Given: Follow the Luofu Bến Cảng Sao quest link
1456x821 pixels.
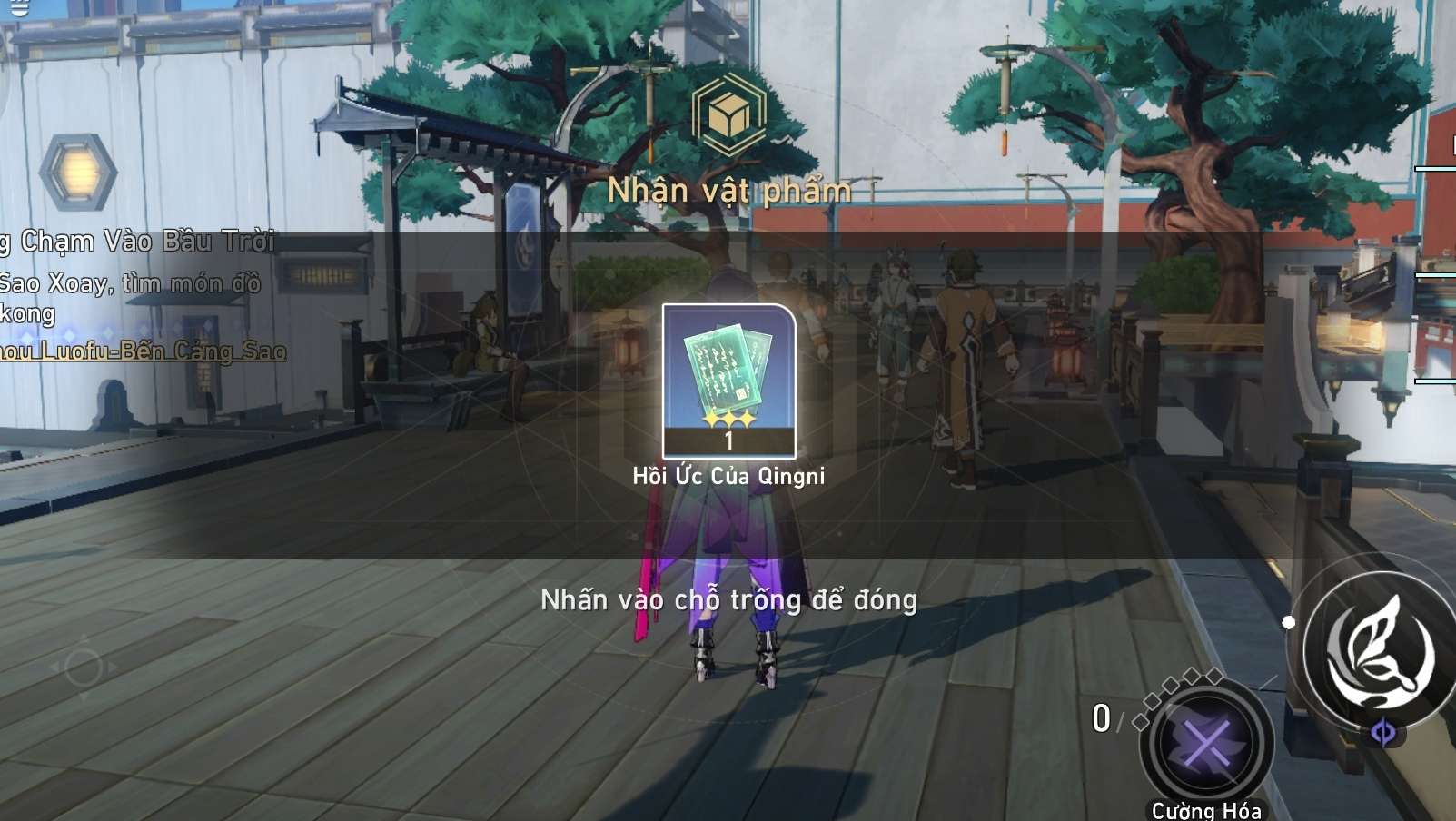Looking at the screenshot, I should pos(144,351).
